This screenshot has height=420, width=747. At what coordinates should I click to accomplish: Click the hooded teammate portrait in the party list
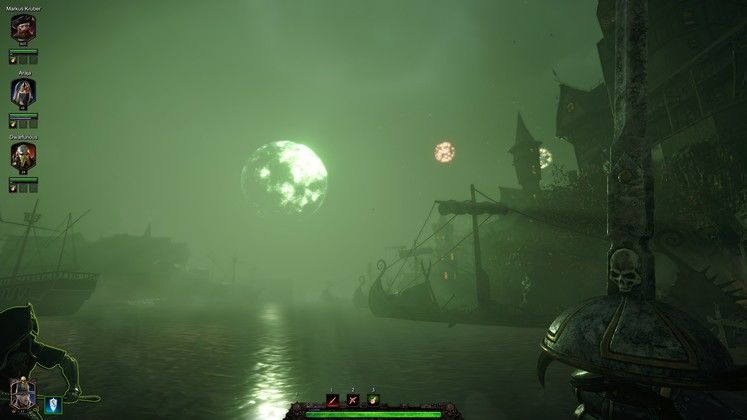[x=23, y=93]
